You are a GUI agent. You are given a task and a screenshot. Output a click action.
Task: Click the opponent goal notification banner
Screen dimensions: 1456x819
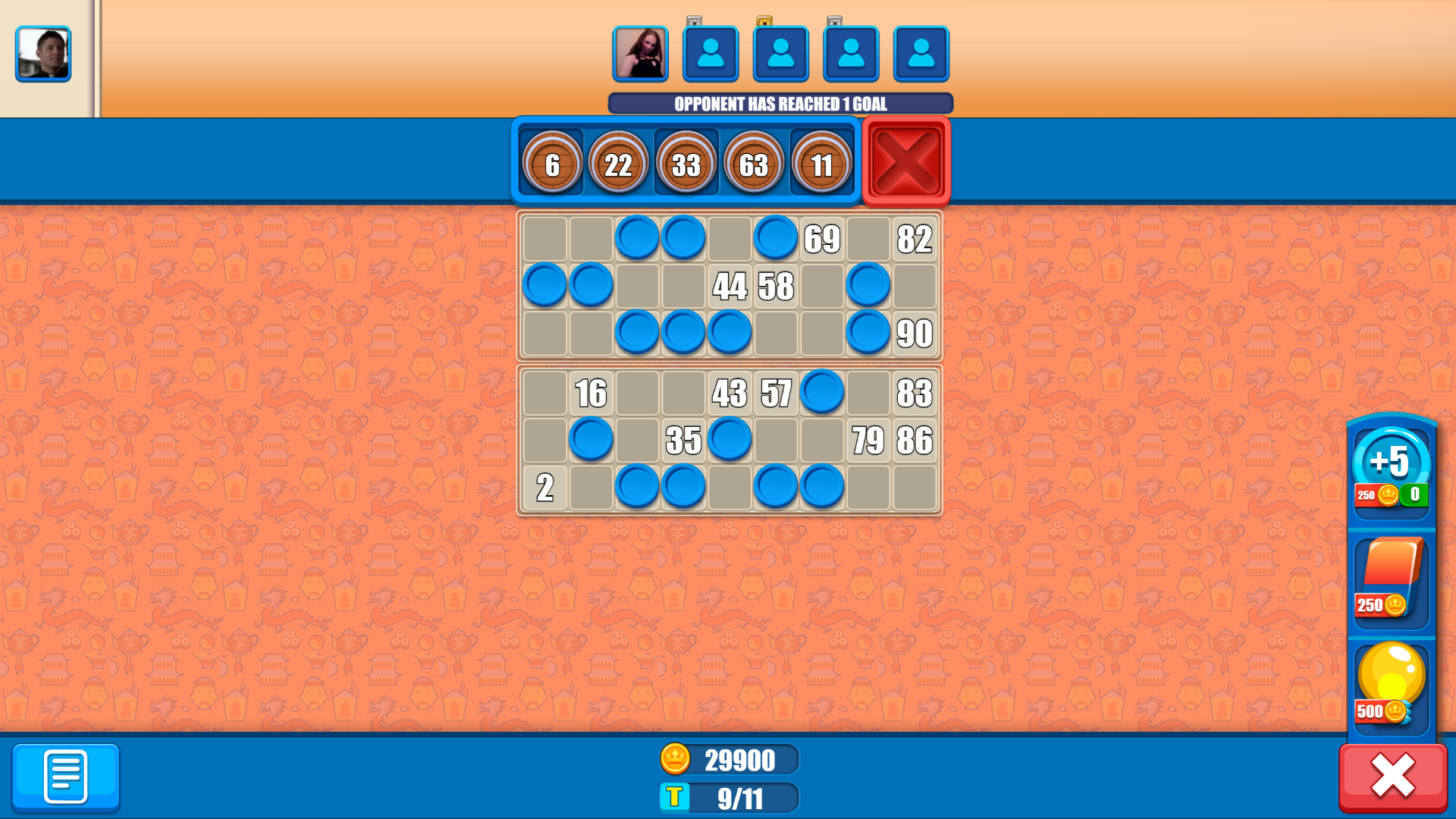click(781, 104)
